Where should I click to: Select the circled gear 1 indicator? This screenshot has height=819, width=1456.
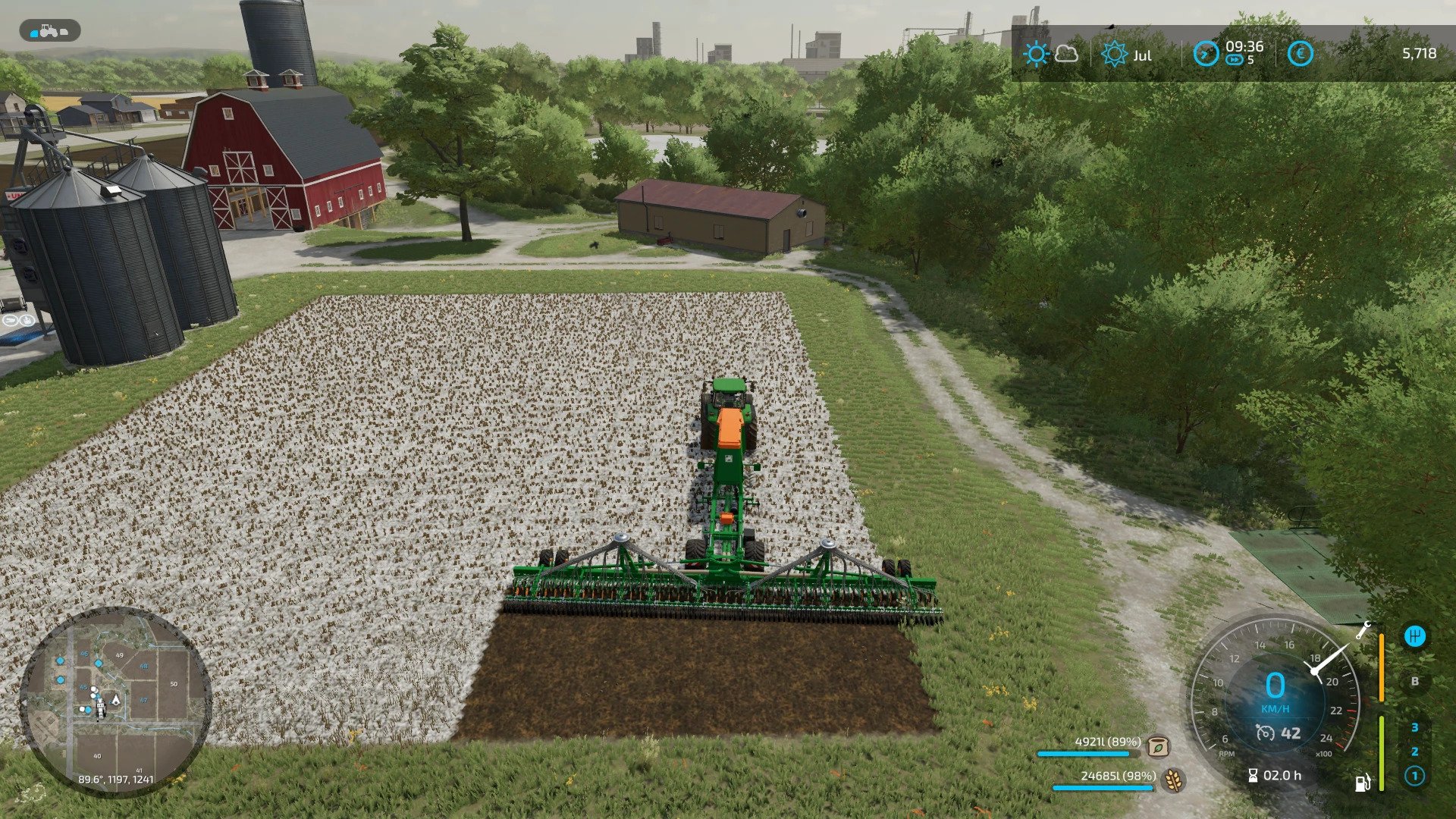click(1414, 777)
